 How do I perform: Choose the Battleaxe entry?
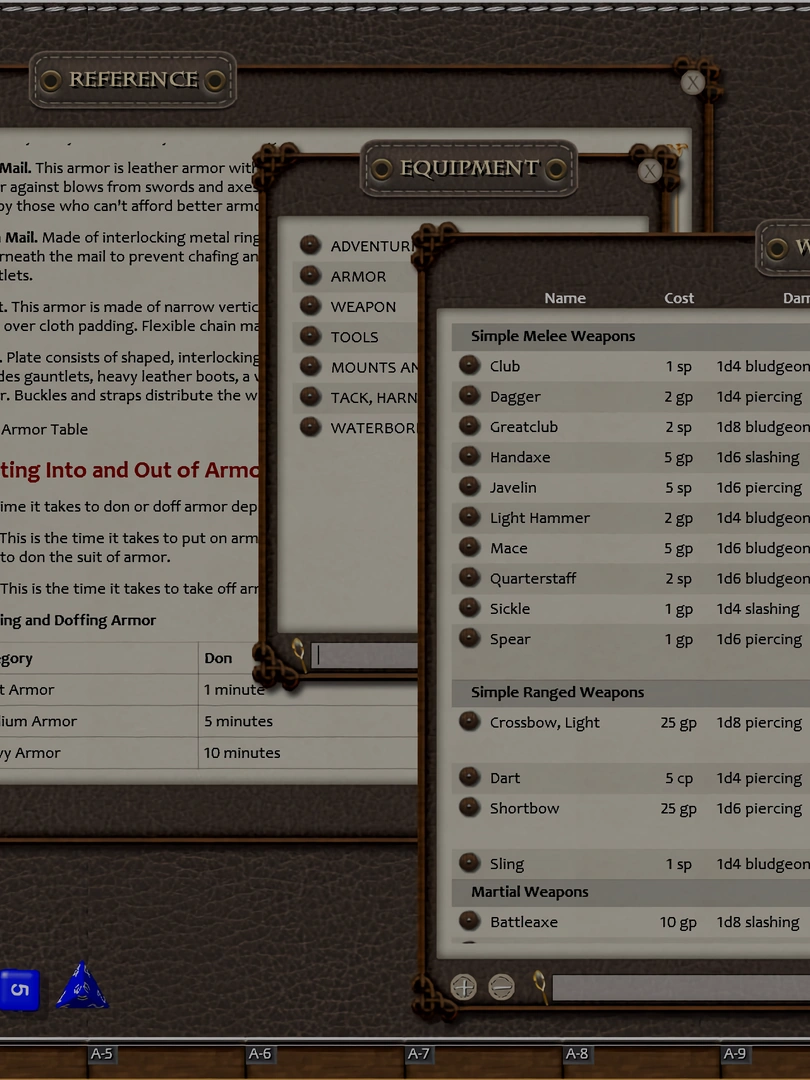coord(523,922)
